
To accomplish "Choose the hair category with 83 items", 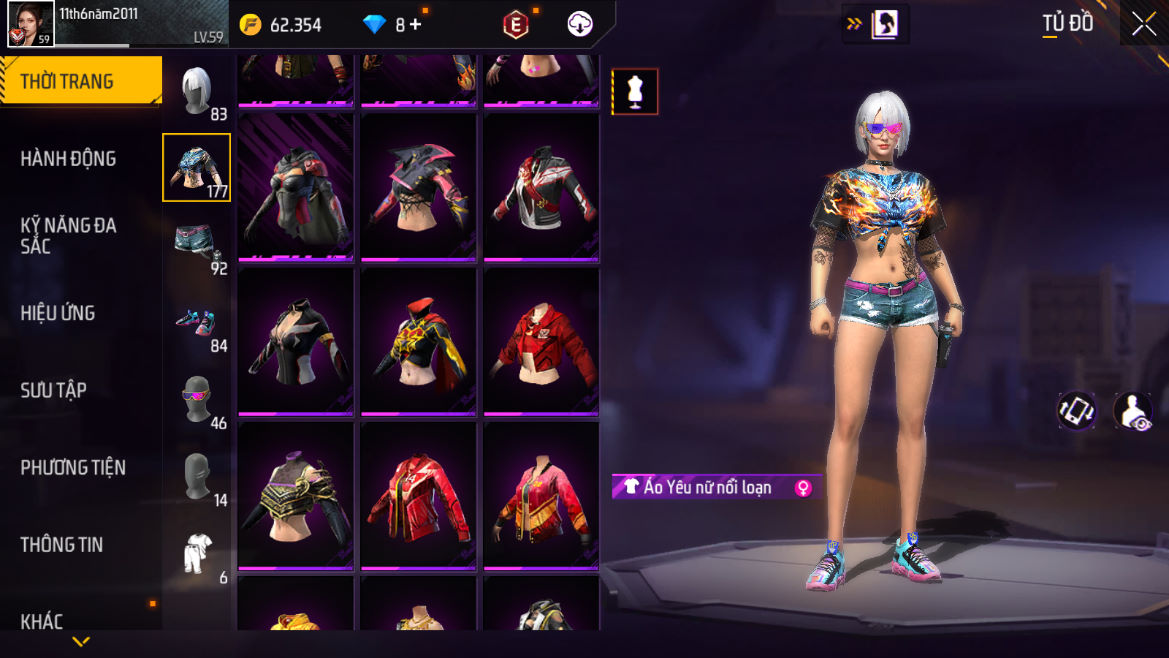I will click(x=197, y=91).
